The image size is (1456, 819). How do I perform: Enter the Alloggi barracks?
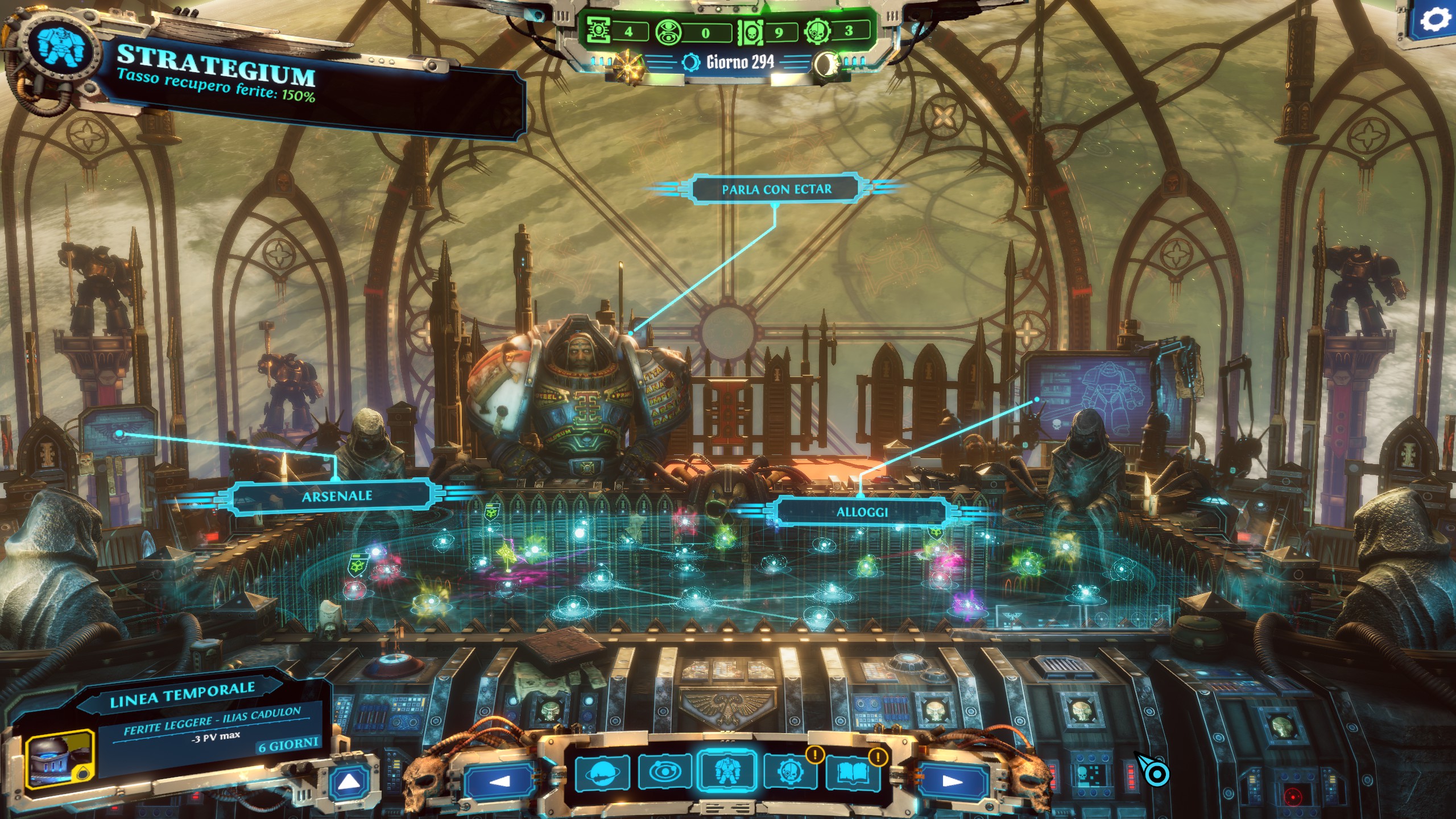(x=861, y=512)
